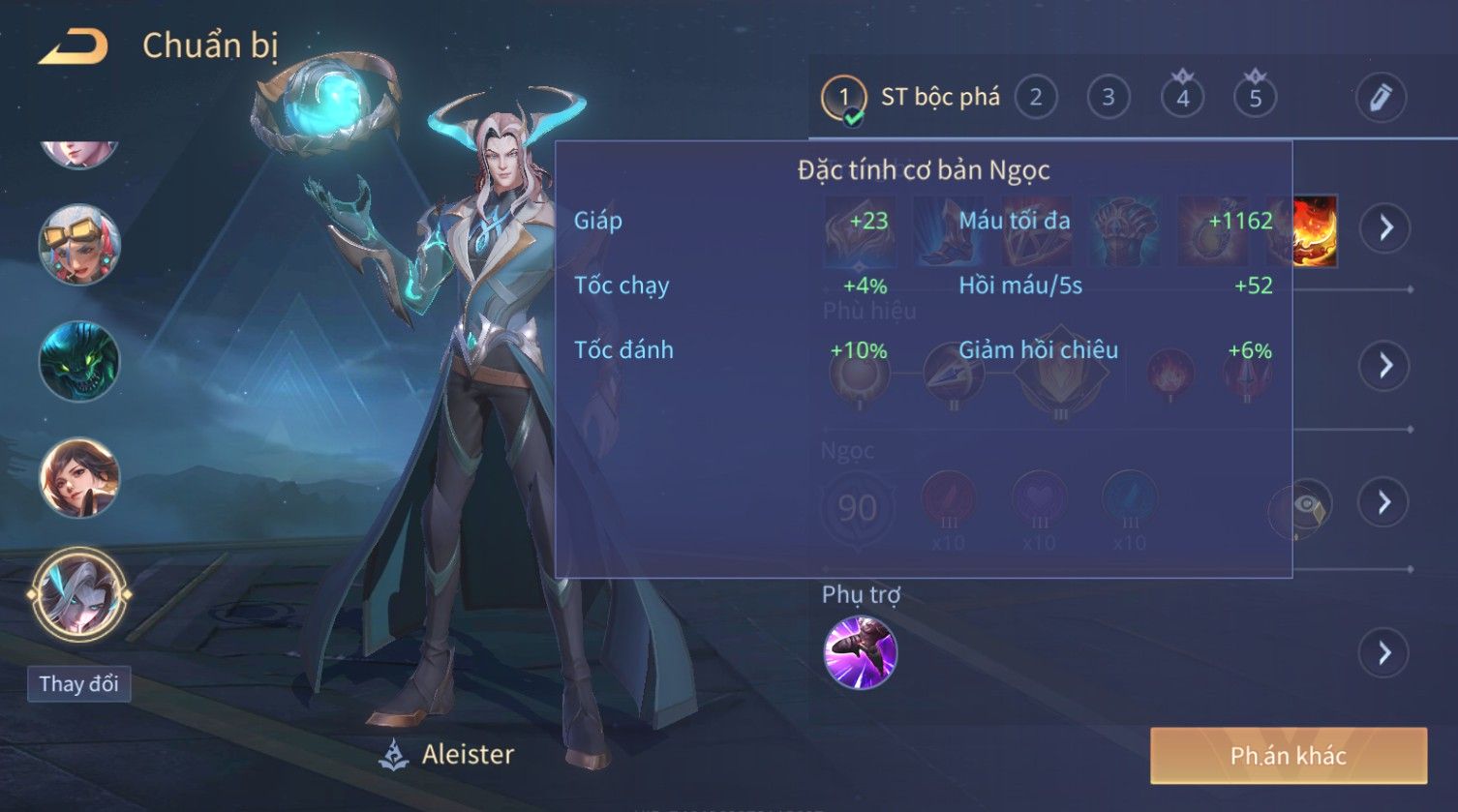Switch to build preset 5

point(1255,98)
